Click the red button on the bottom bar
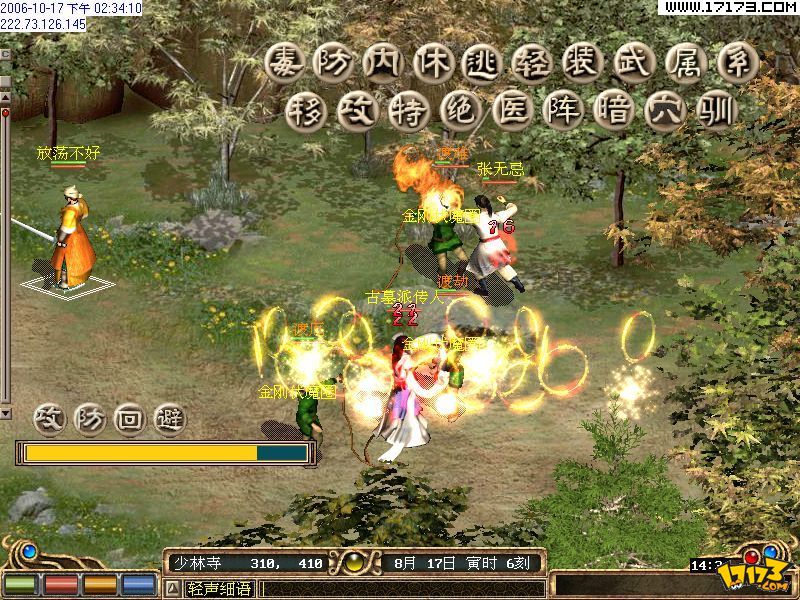This screenshot has width=800, height=600. point(60,583)
